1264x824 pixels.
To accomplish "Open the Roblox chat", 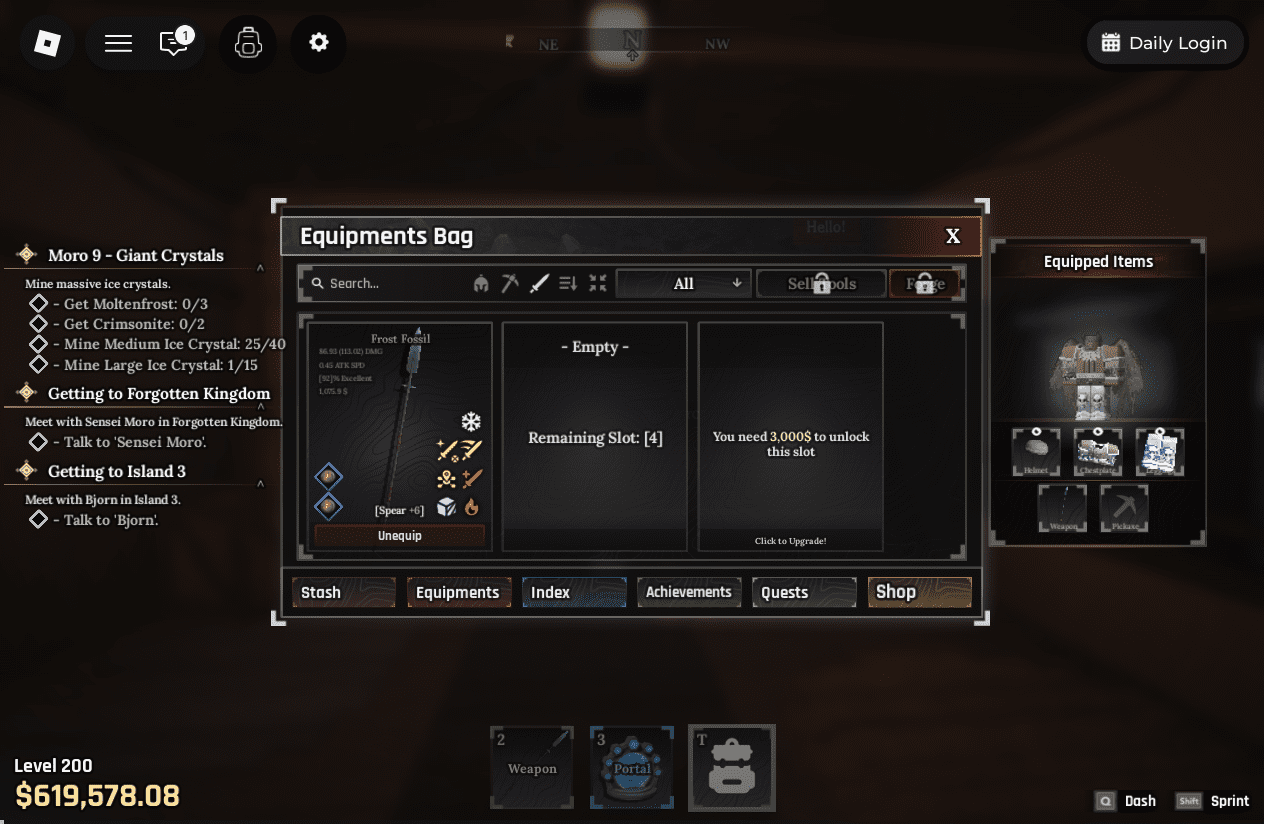I will point(175,43).
